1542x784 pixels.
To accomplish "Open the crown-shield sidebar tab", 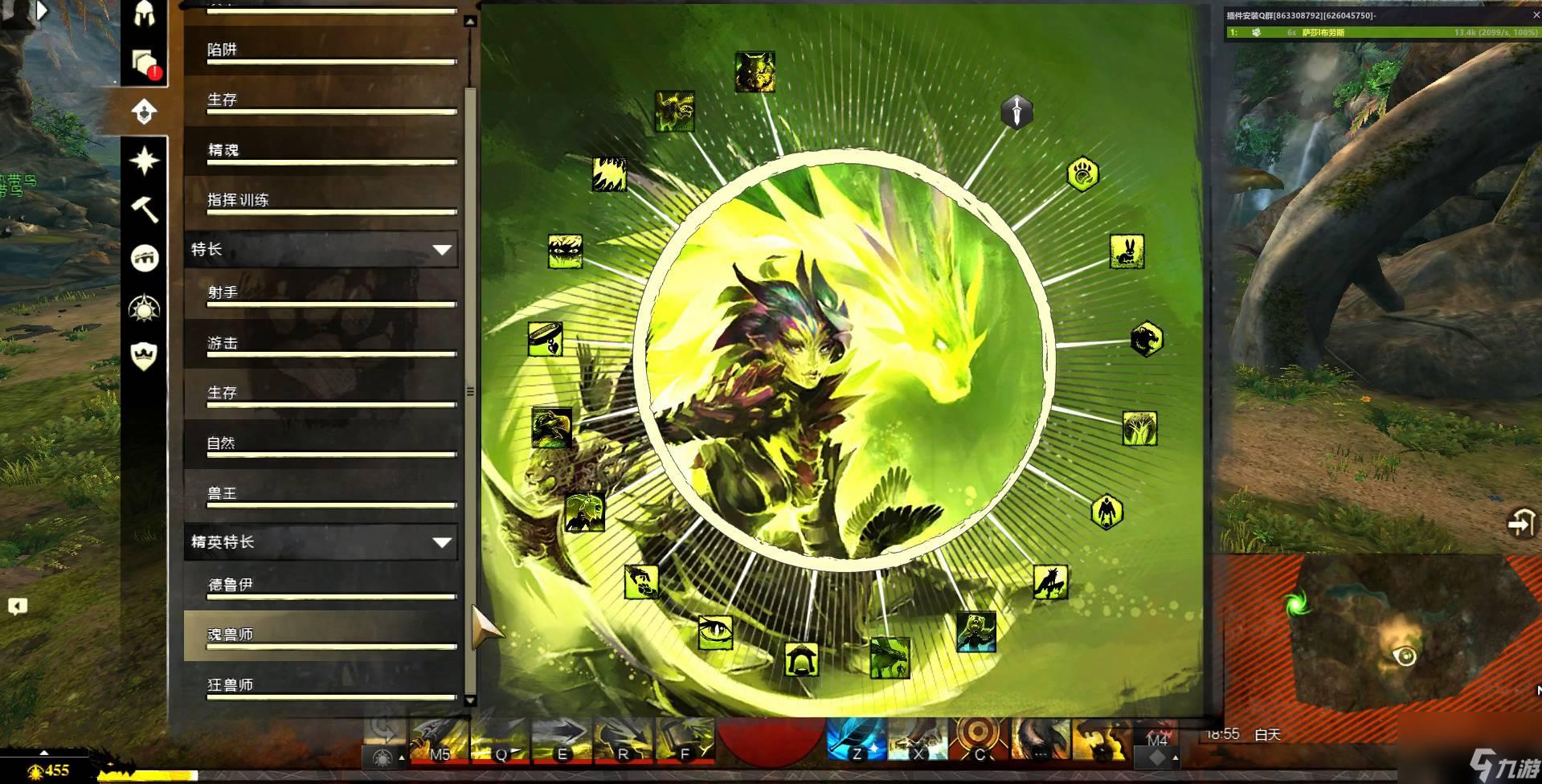I will click(145, 356).
